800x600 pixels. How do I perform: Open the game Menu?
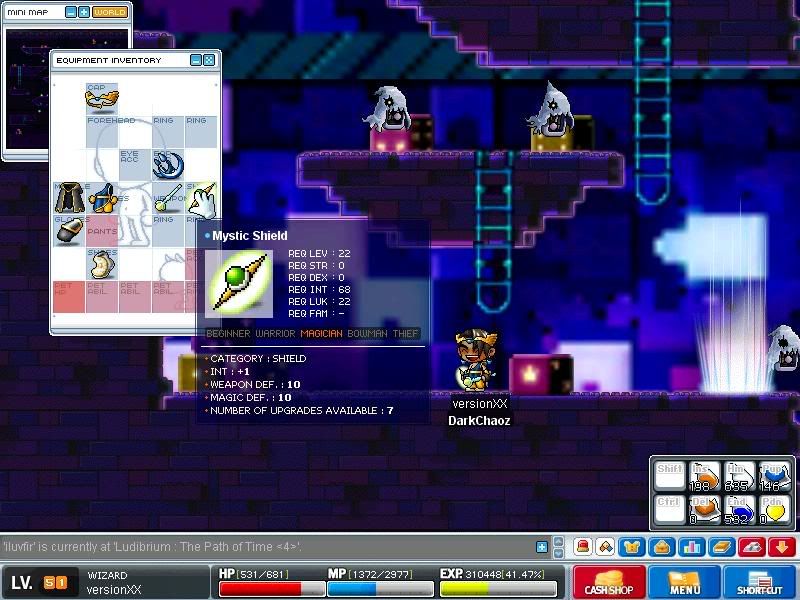pos(685,582)
